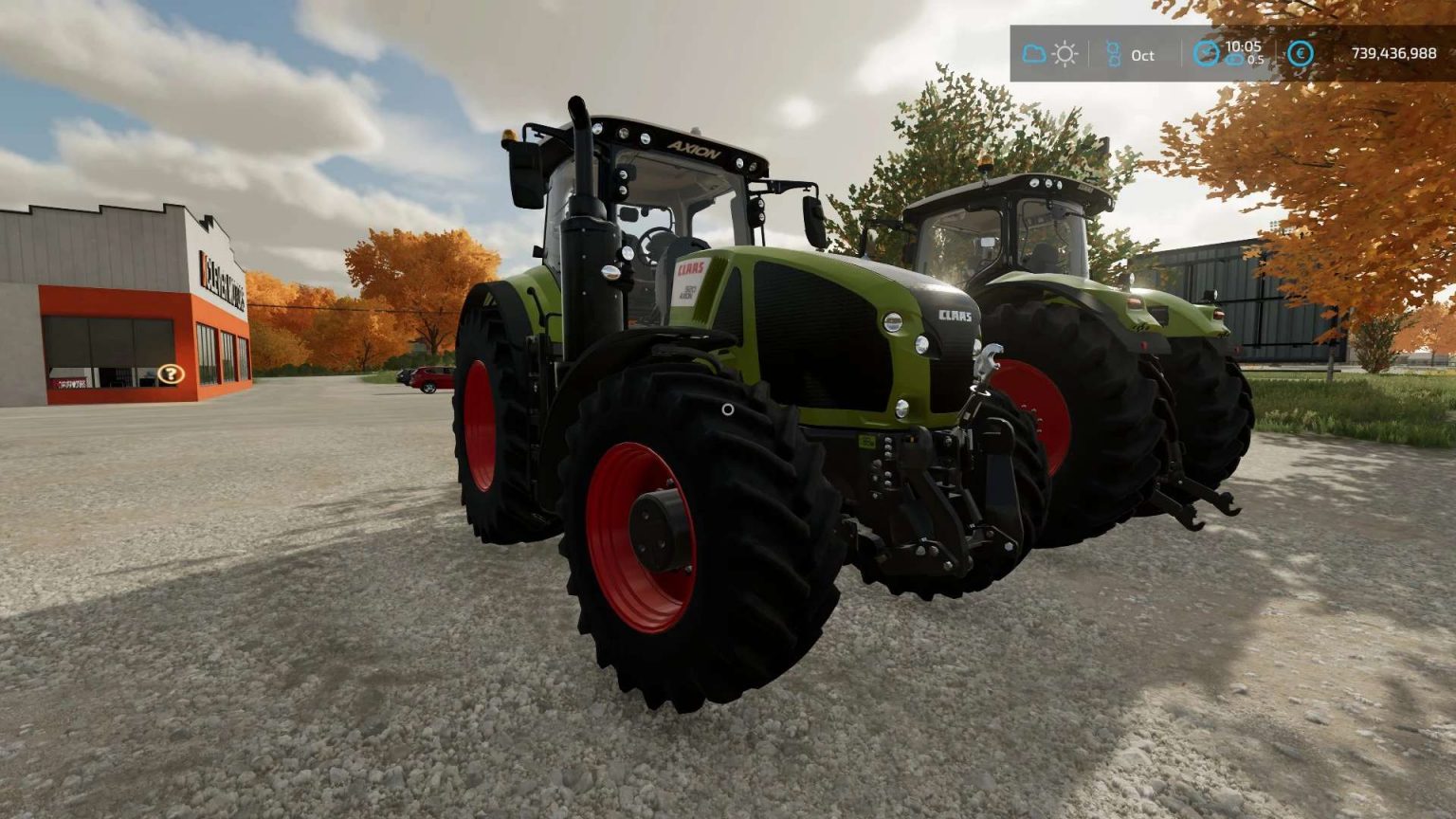This screenshot has width=1456, height=819.
Task: Click the cloud weather icon in the HUD
Action: click(1034, 53)
